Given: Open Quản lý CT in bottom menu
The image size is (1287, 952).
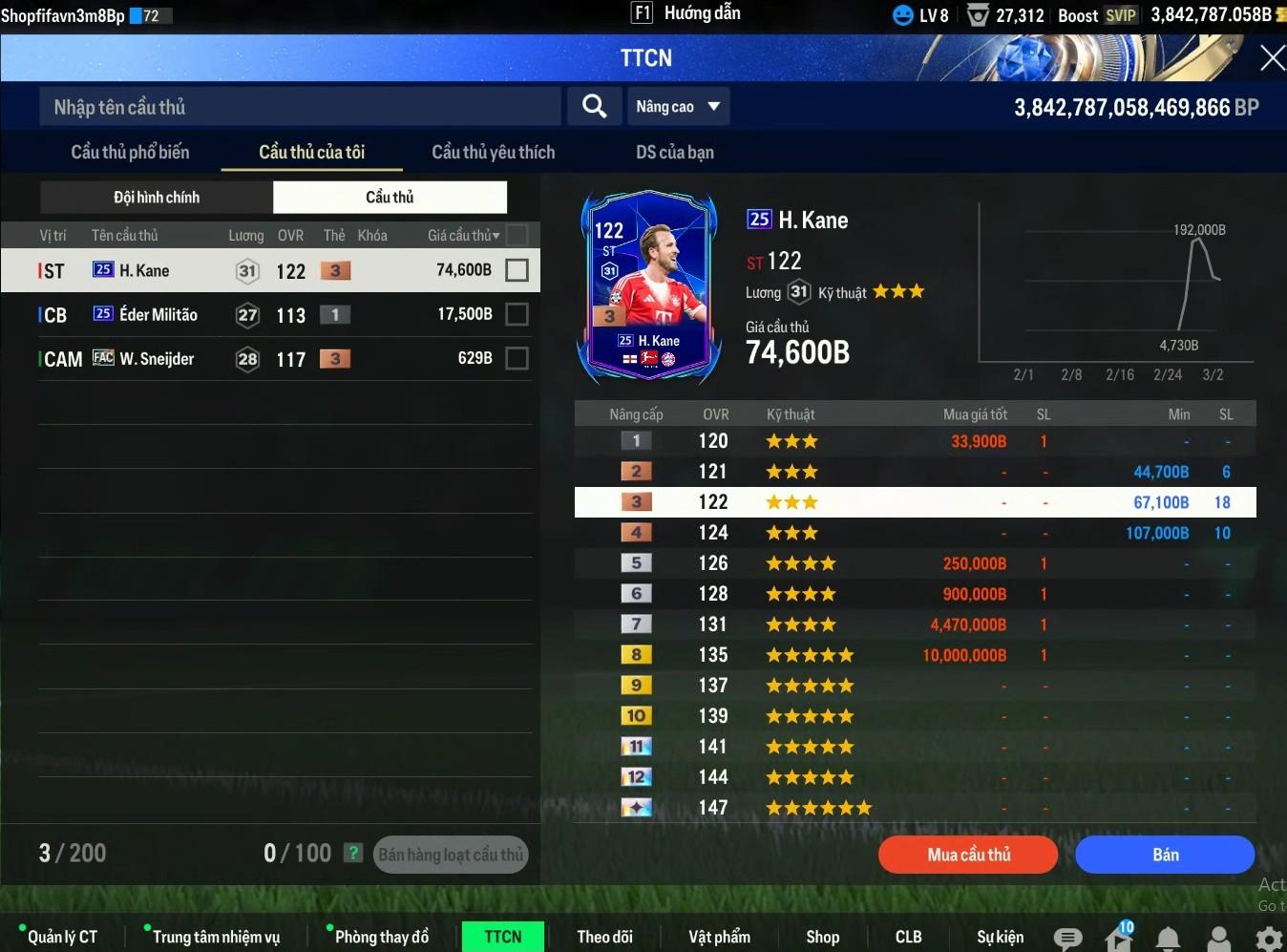Looking at the screenshot, I should [62, 937].
